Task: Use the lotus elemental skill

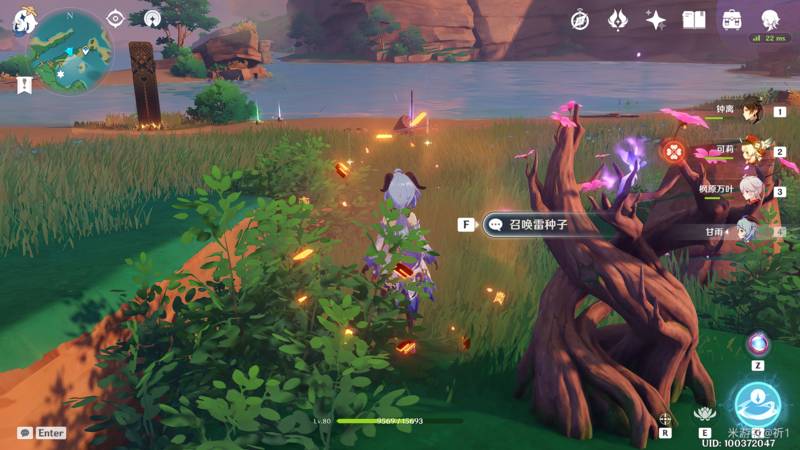Action: (x=707, y=413)
